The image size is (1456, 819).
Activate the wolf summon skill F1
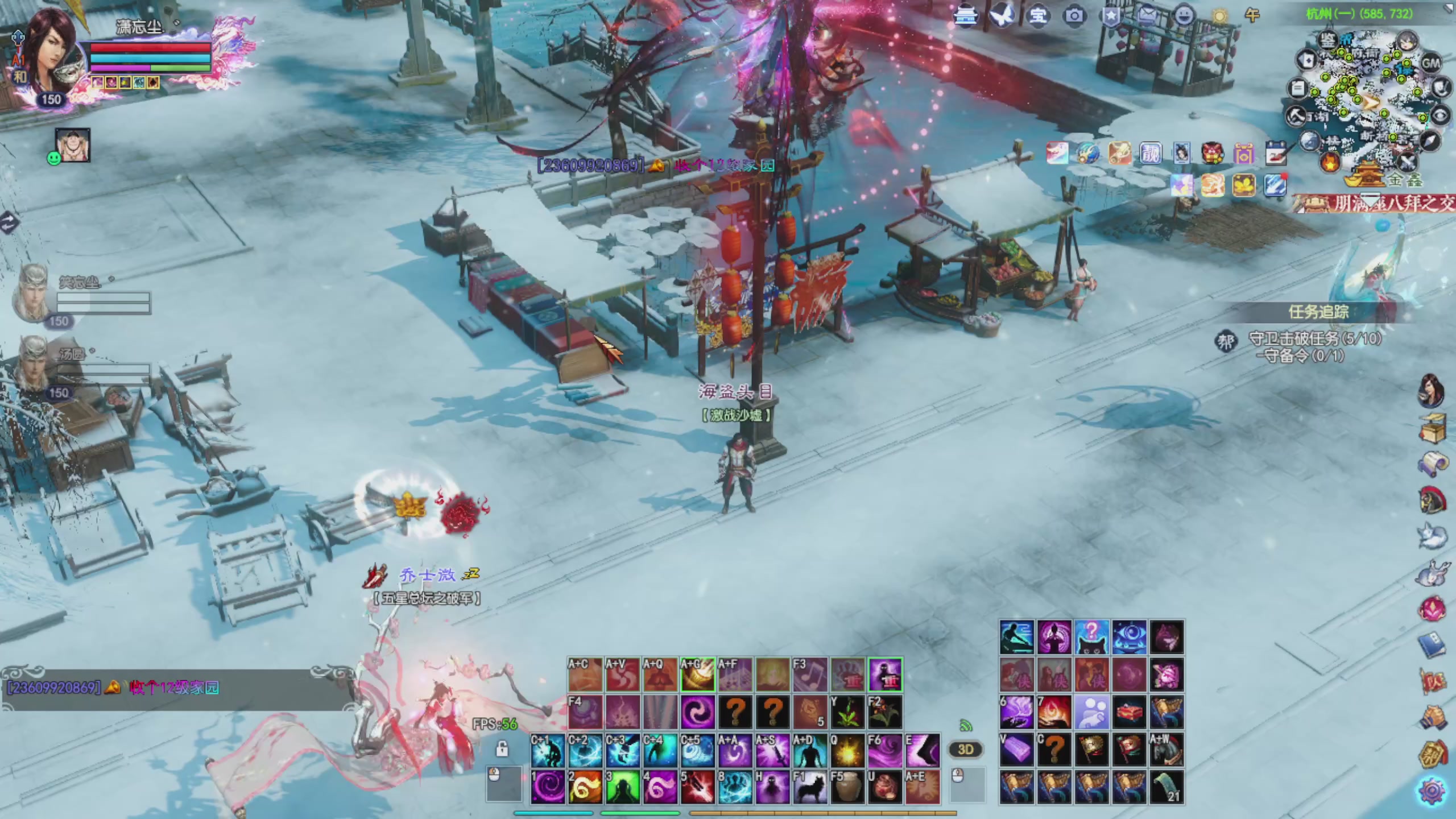point(810,788)
